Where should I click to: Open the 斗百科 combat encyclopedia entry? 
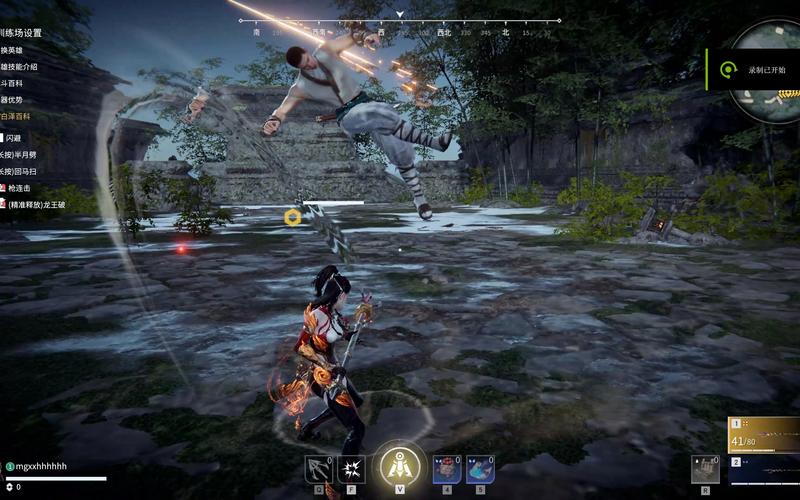coord(12,84)
